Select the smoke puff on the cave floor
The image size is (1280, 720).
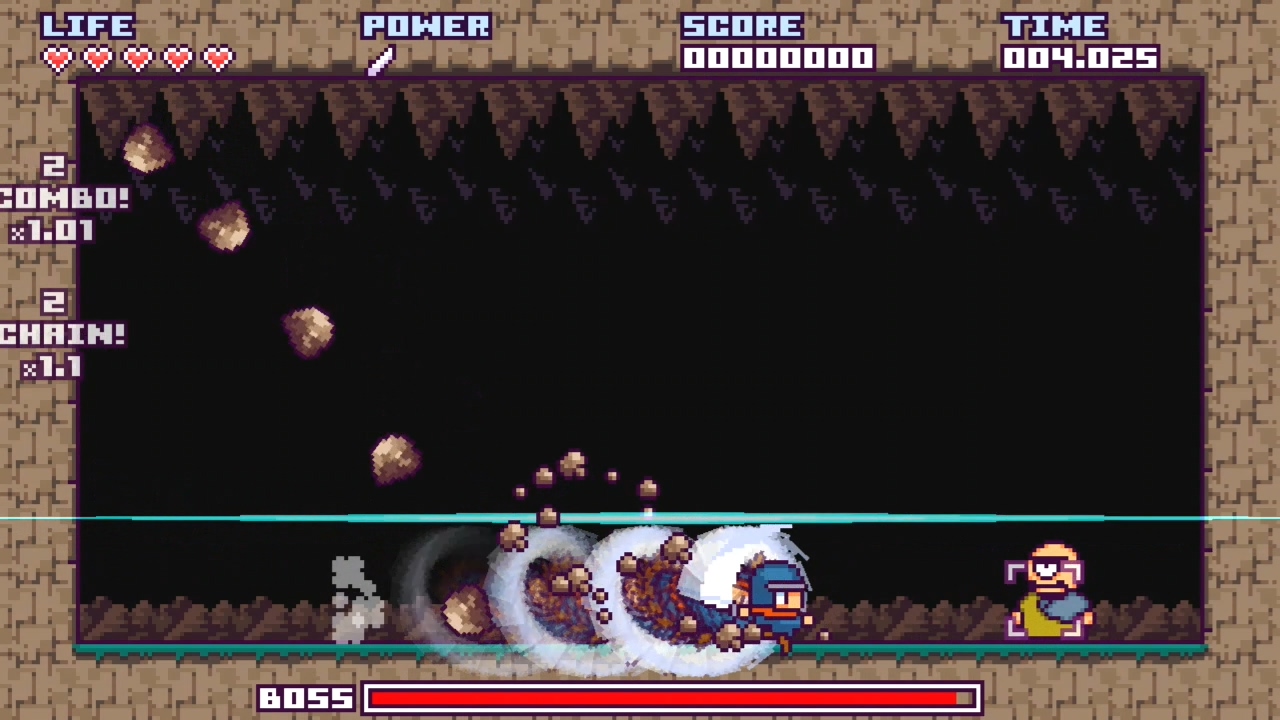355,595
